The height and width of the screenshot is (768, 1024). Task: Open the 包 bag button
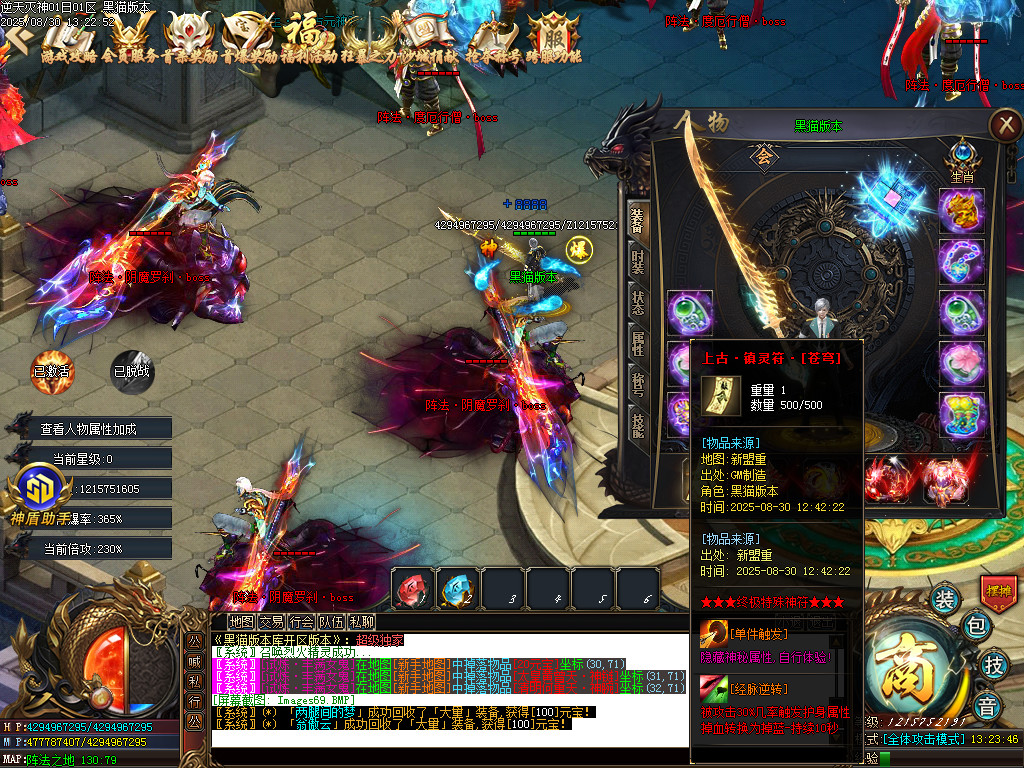pos(978,627)
